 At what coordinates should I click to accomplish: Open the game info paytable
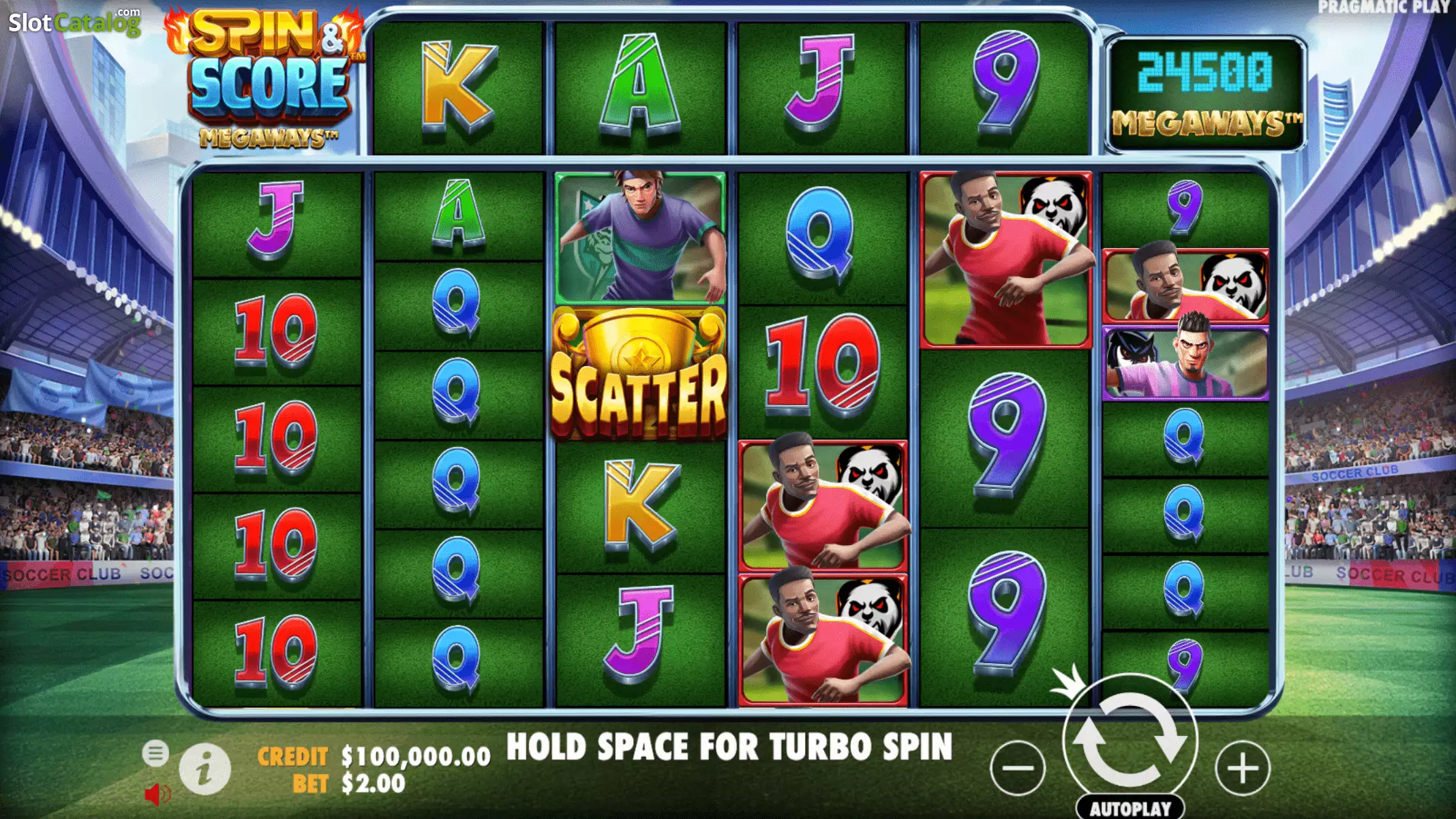204,769
